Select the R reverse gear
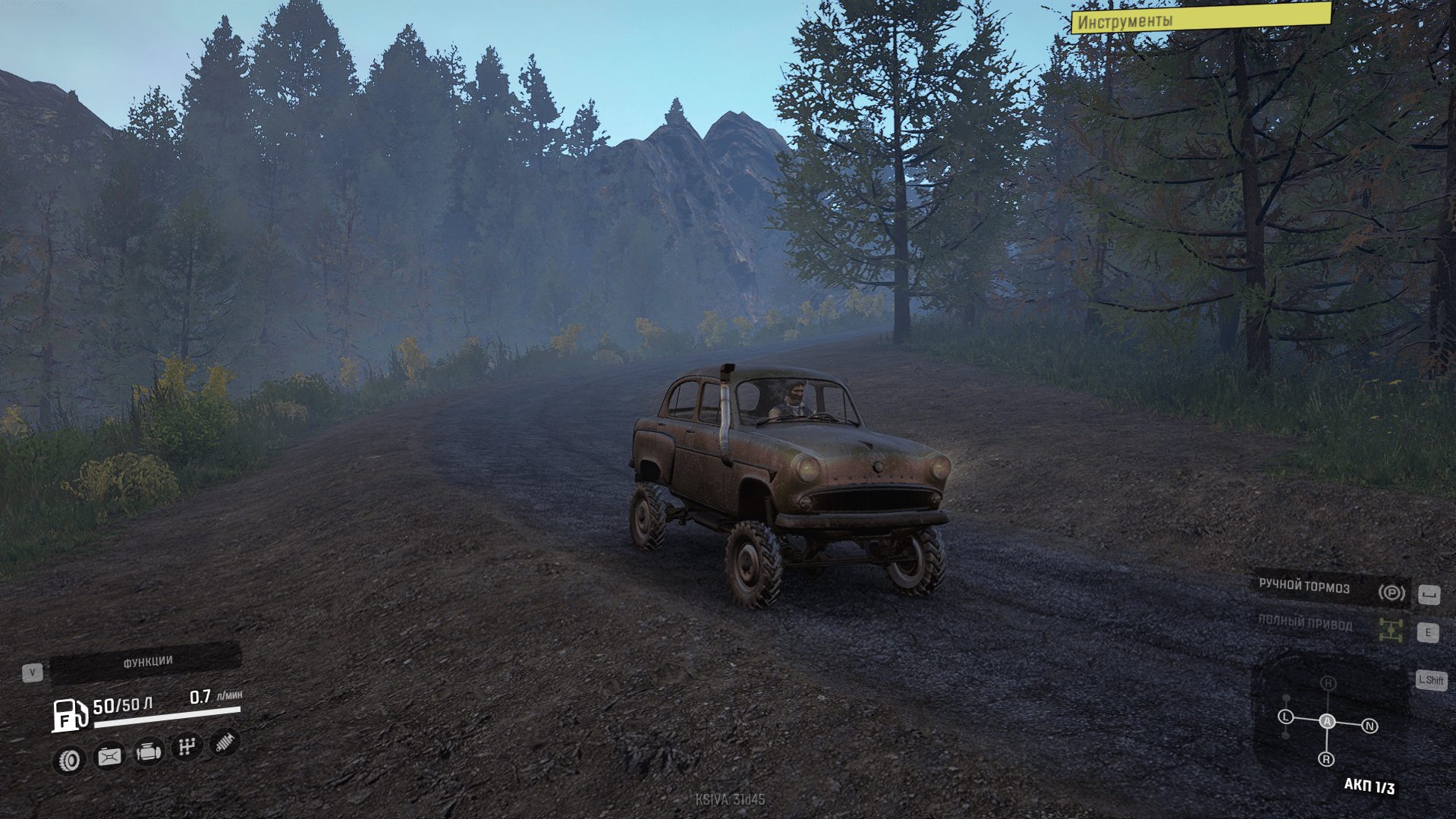The width and height of the screenshot is (1456, 819). [1326, 759]
